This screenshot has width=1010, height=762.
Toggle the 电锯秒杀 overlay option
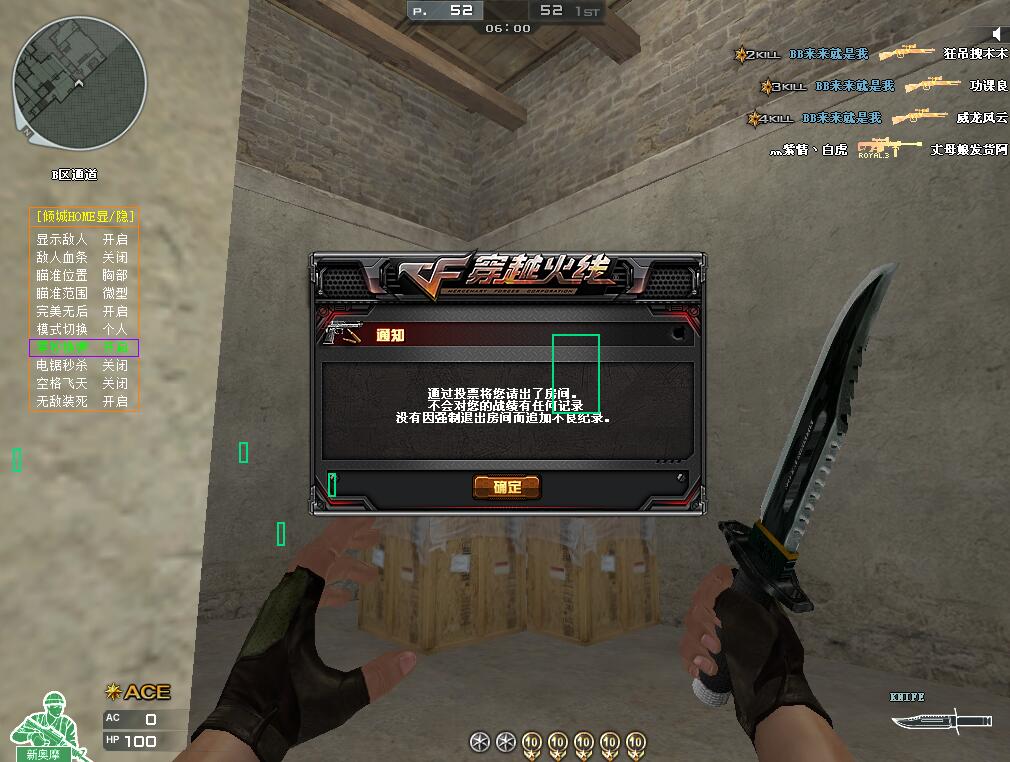(x=83, y=366)
